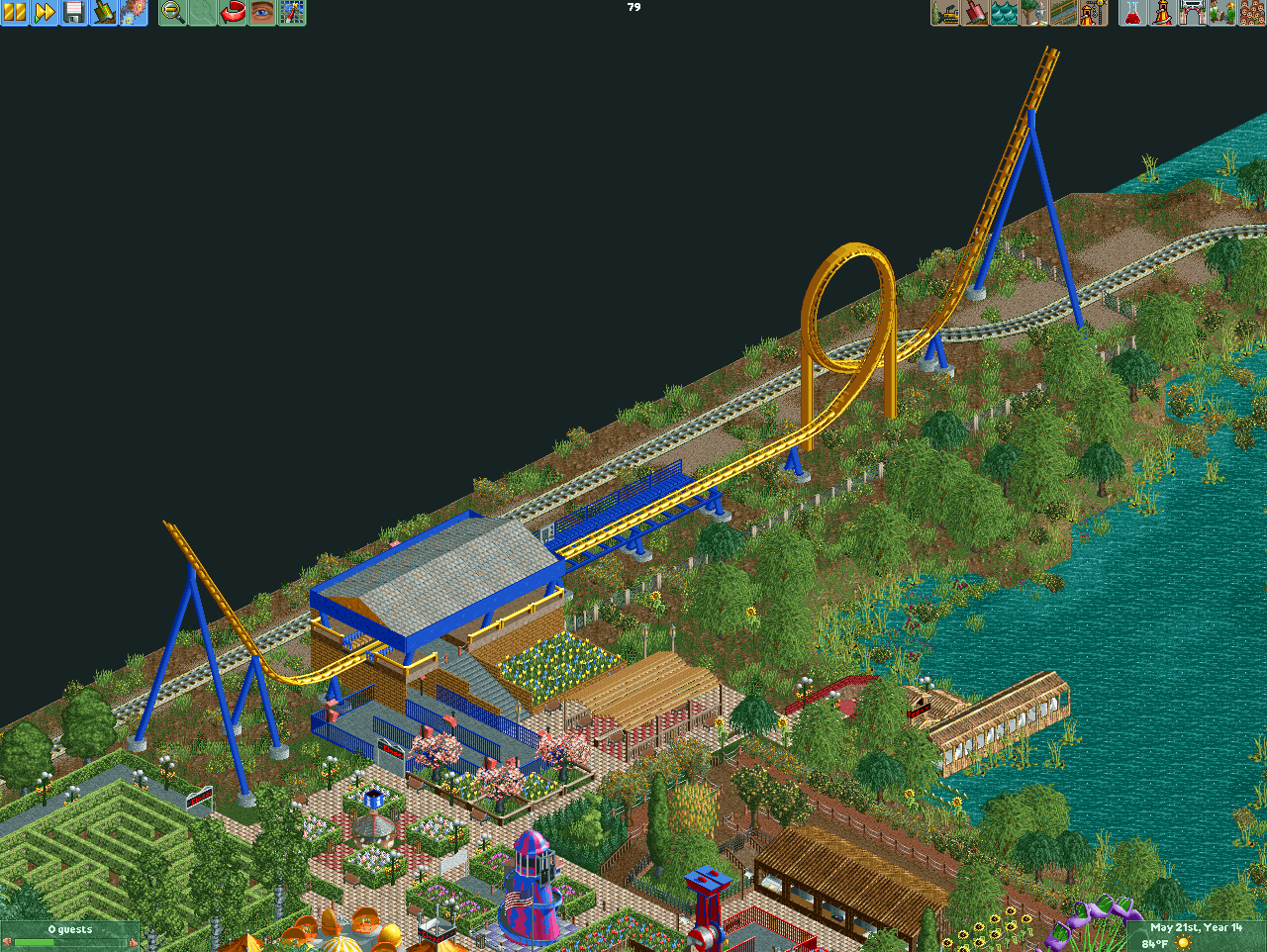Open the staff list window
This screenshot has width=1267, height=952.
click(1221, 13)
